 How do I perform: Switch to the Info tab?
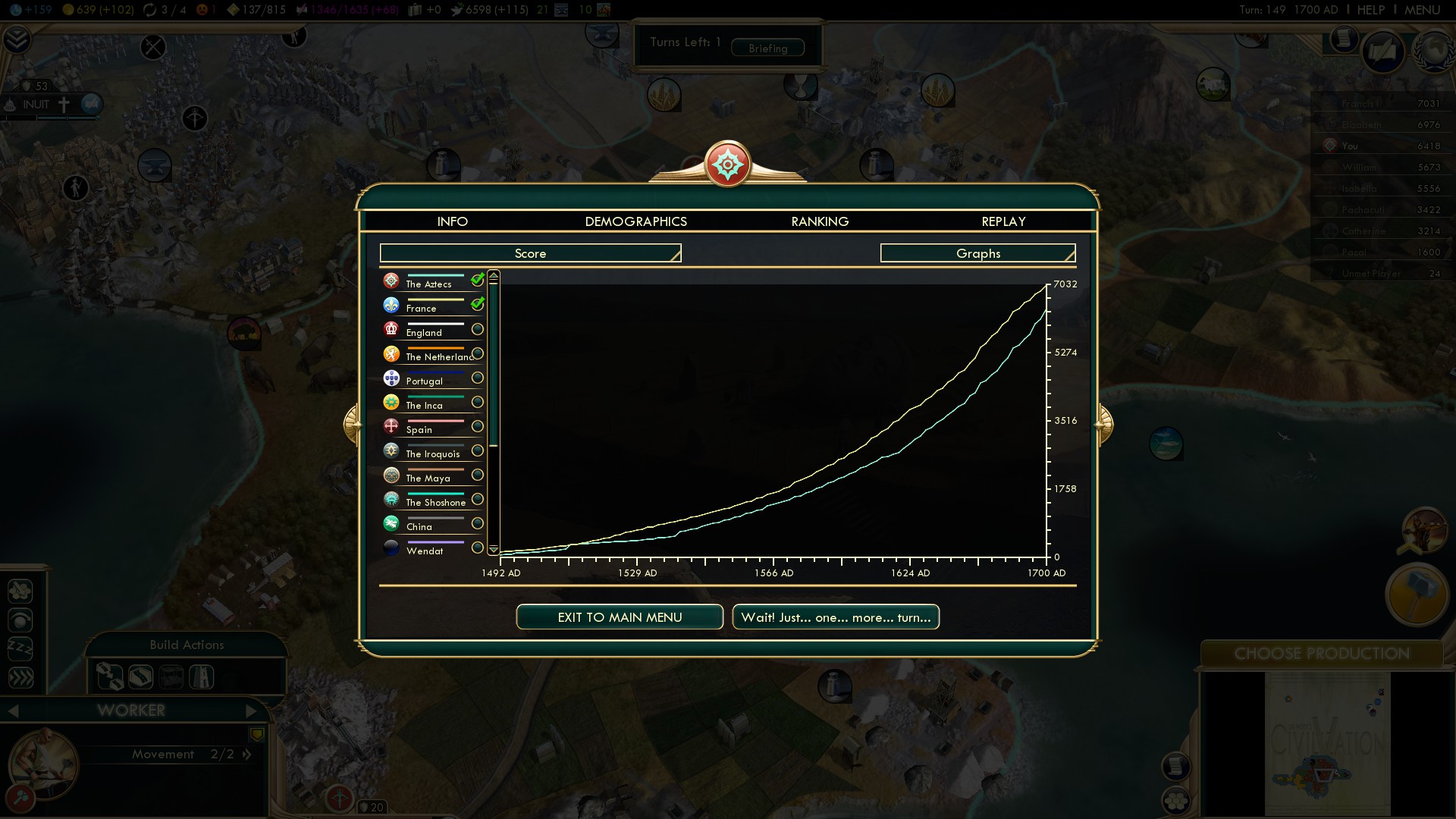[x=452, y=221]
